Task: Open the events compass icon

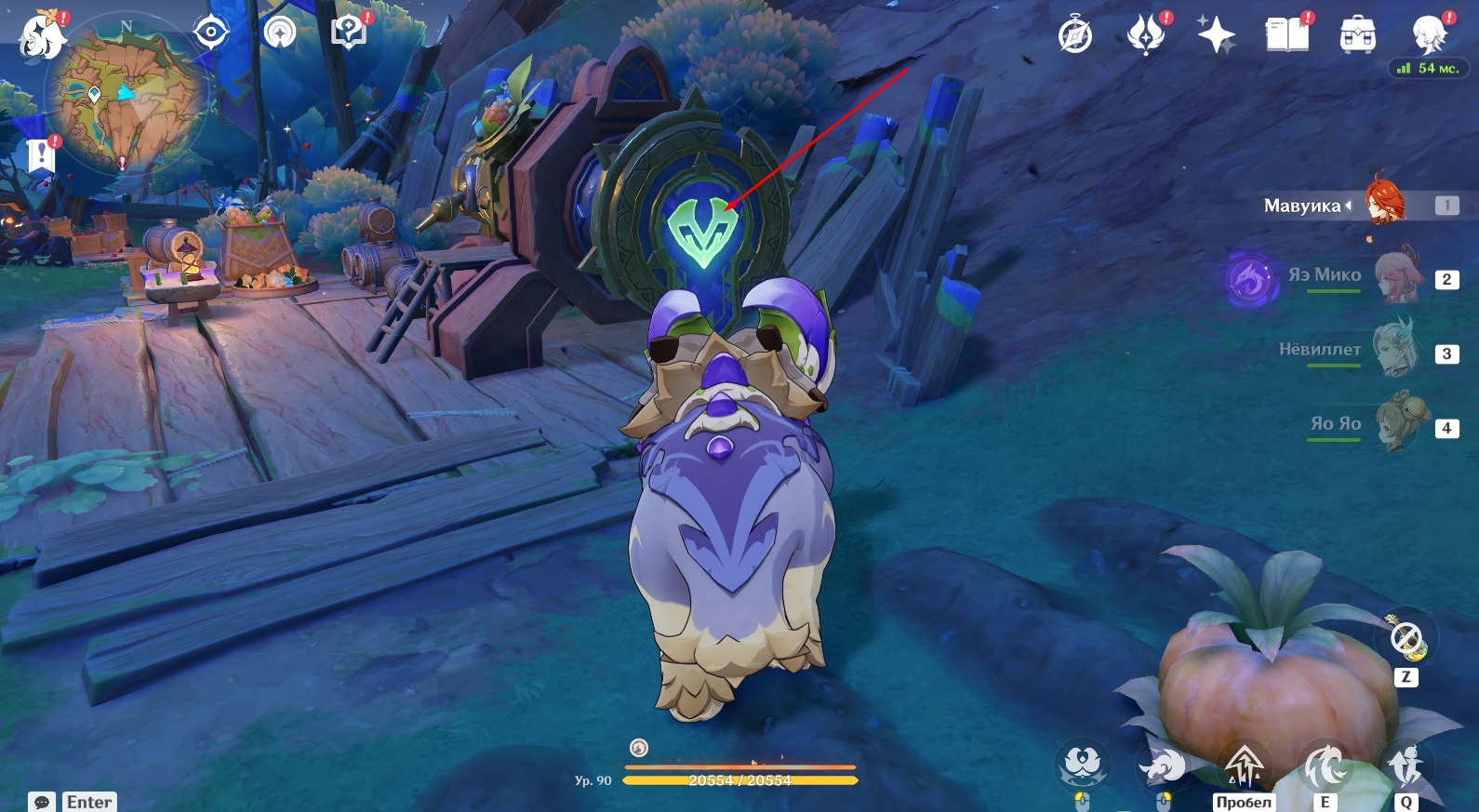Action: pyautogui.click(x=1075, y=35)
